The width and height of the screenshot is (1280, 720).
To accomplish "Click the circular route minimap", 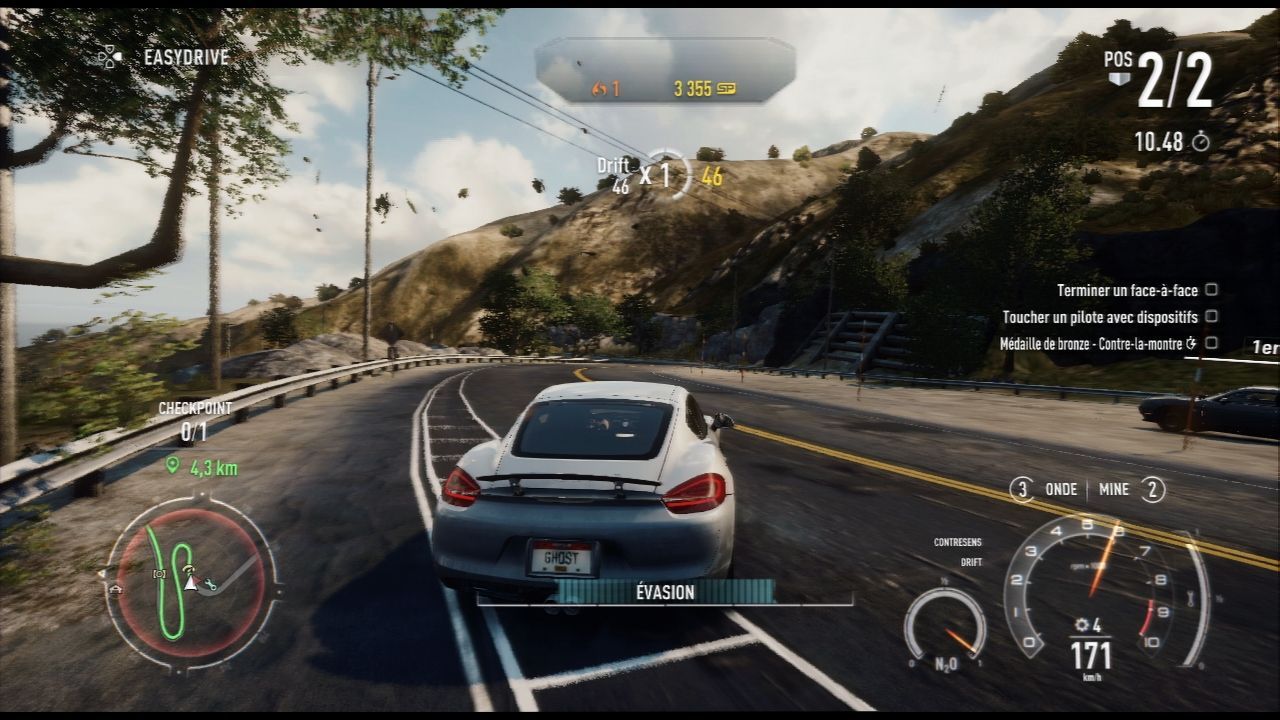I will (190, 582).
